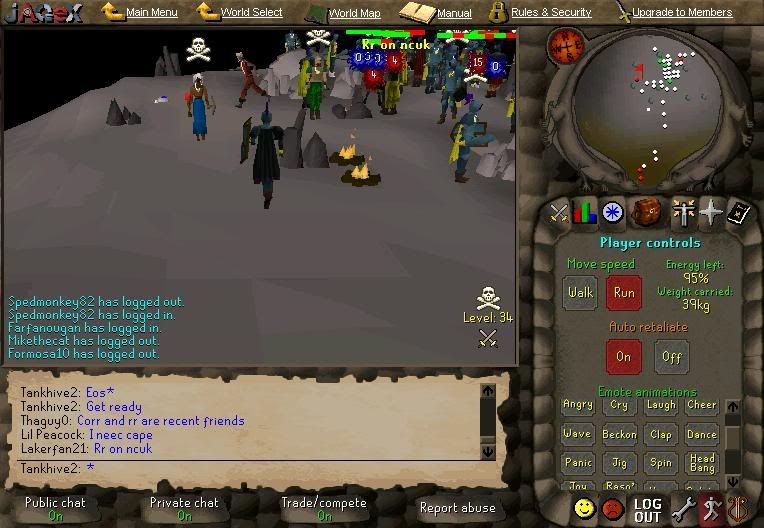Open the wrench options tab
The height and width of the screenshot is (528, 764).
click(x=684, y=509)
